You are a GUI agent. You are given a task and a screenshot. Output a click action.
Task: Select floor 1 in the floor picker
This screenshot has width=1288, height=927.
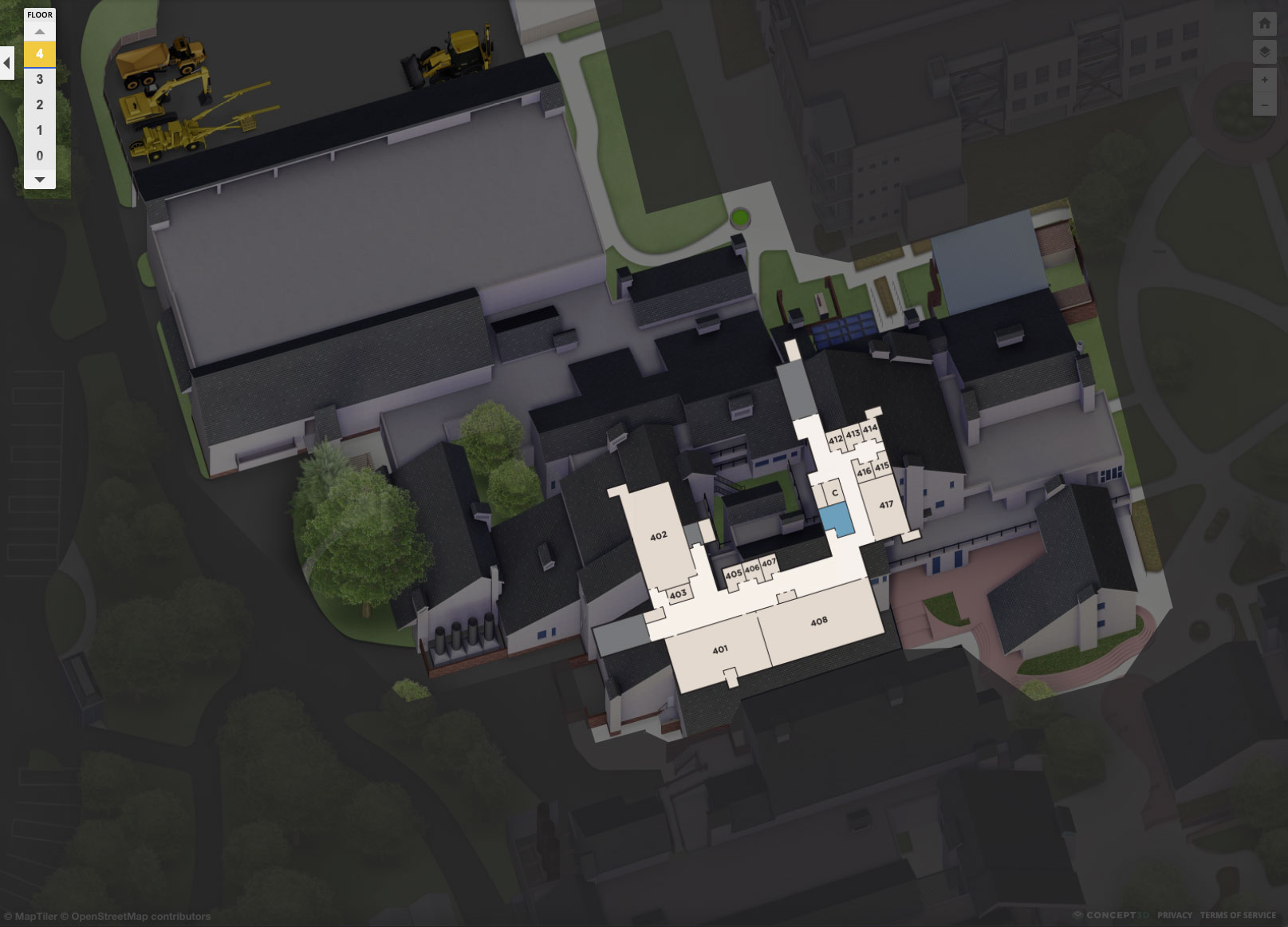click(38, 131)
